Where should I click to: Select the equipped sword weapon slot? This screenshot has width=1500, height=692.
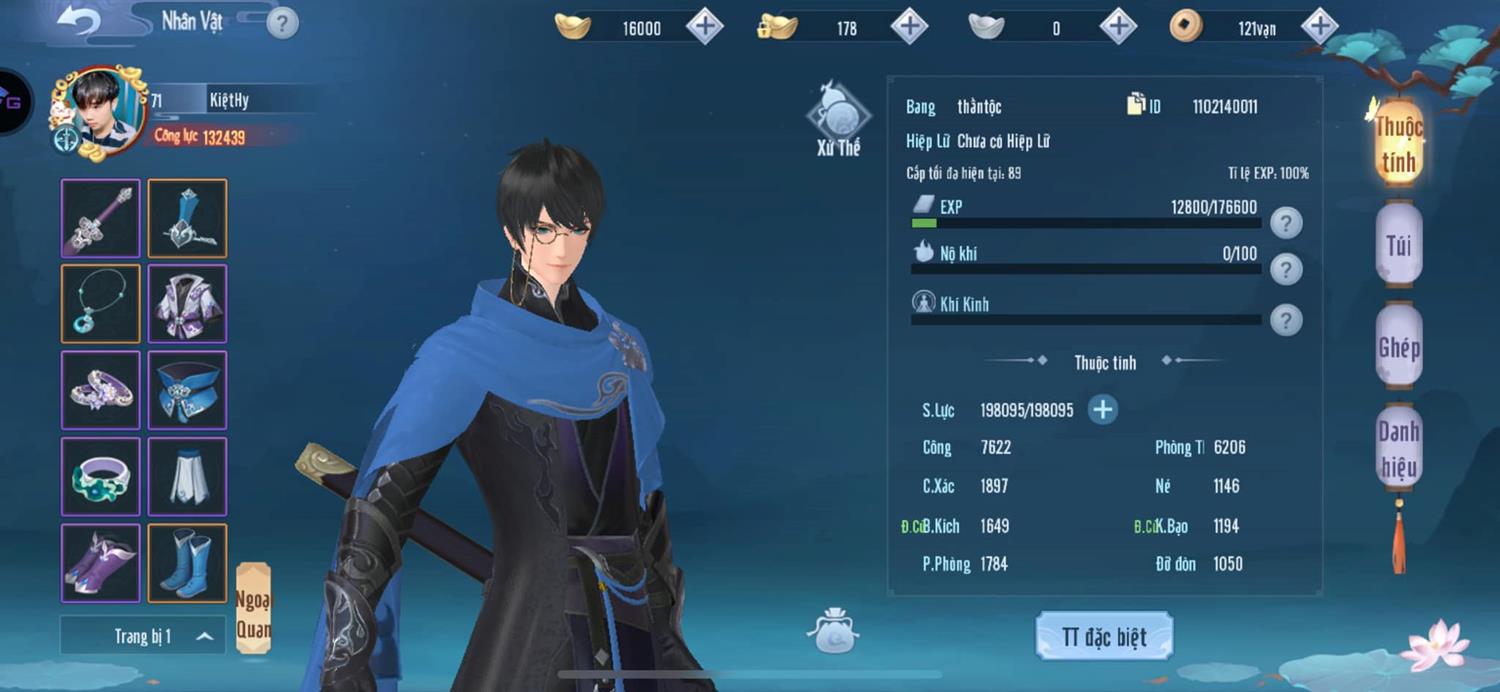101,218
